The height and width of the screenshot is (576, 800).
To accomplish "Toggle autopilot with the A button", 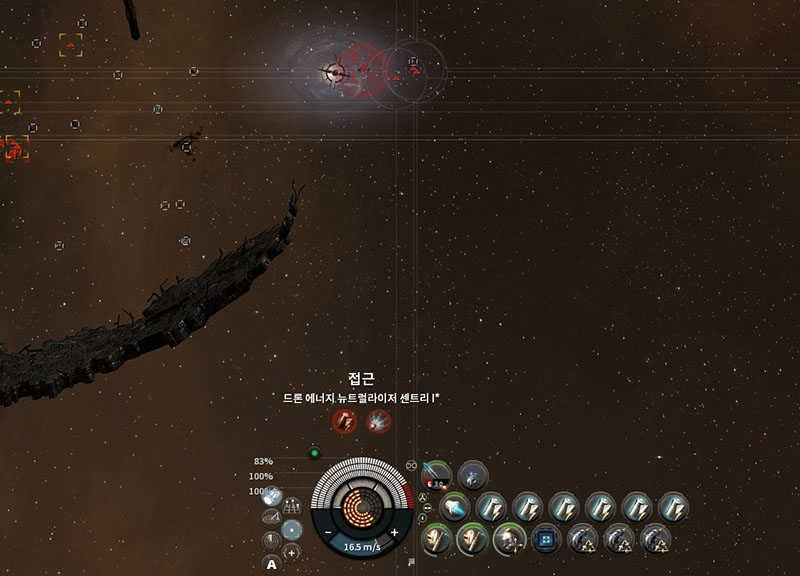I will [271, 564].
